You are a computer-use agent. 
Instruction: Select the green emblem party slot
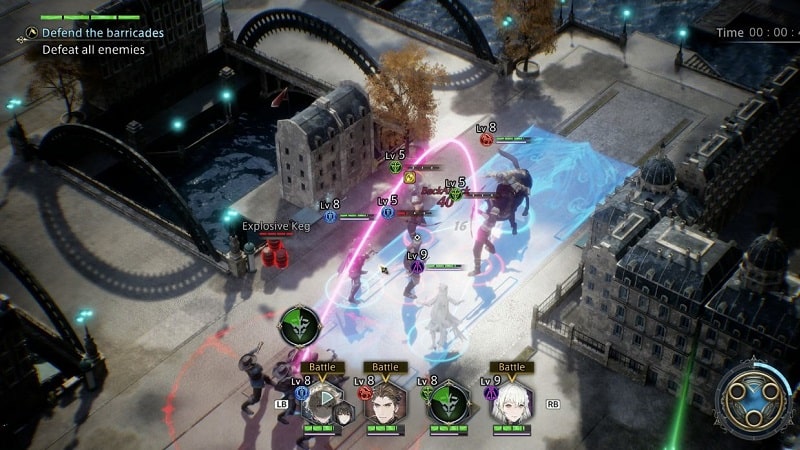coord(449,403)
